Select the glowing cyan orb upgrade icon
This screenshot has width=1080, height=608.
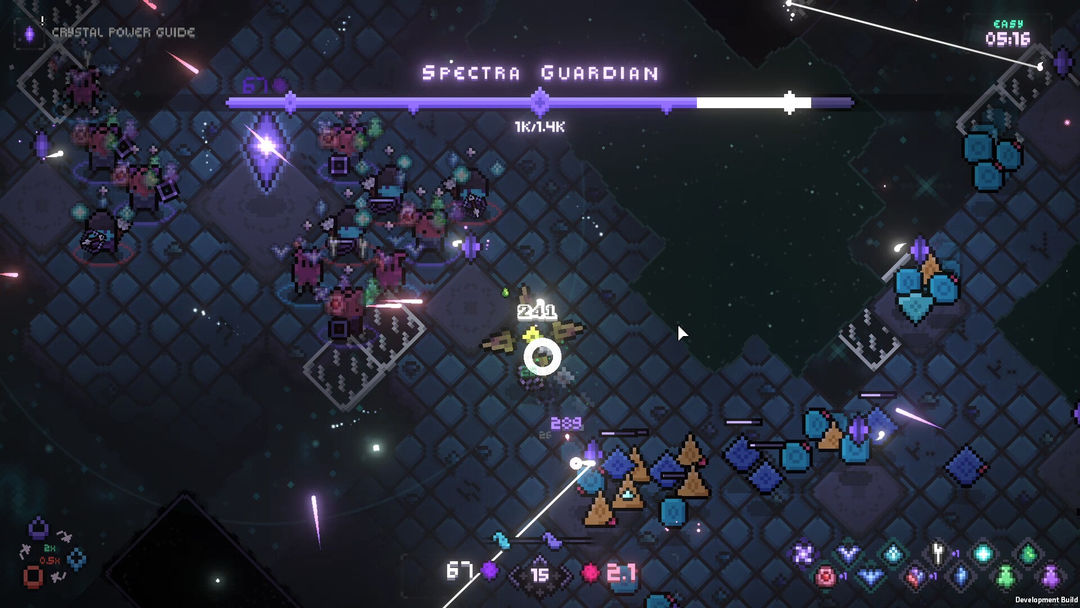pyautogui.click(x=983, y=553)
